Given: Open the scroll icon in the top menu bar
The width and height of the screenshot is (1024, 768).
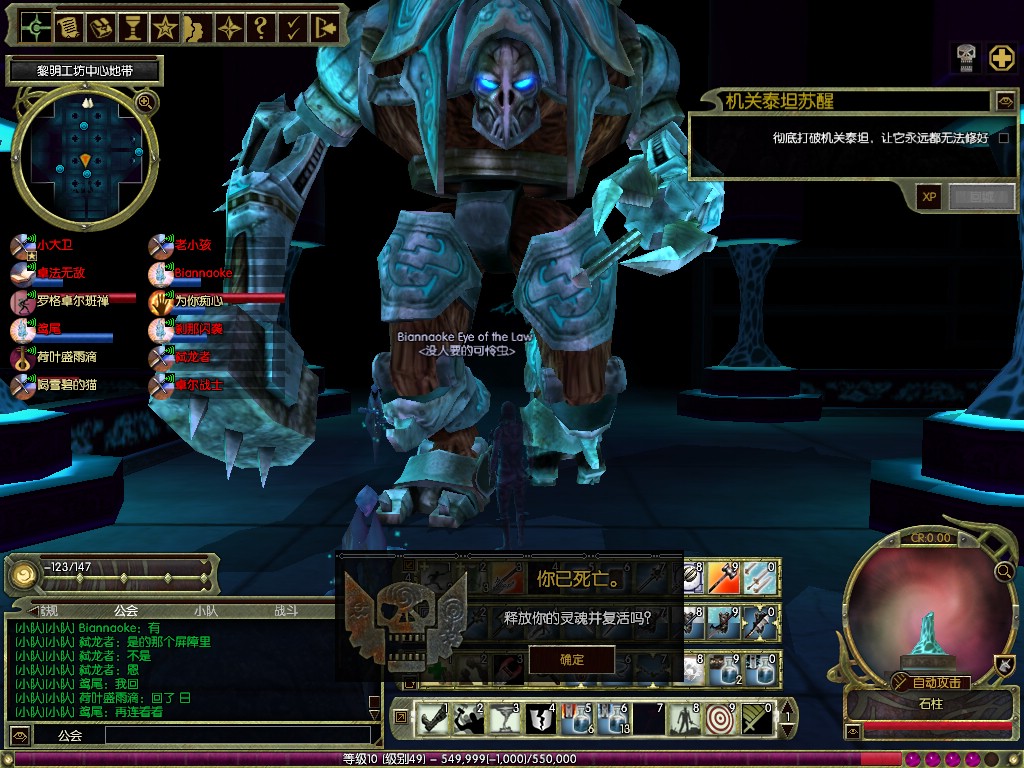Looking at the screenshot, I should tap(68, 27).
